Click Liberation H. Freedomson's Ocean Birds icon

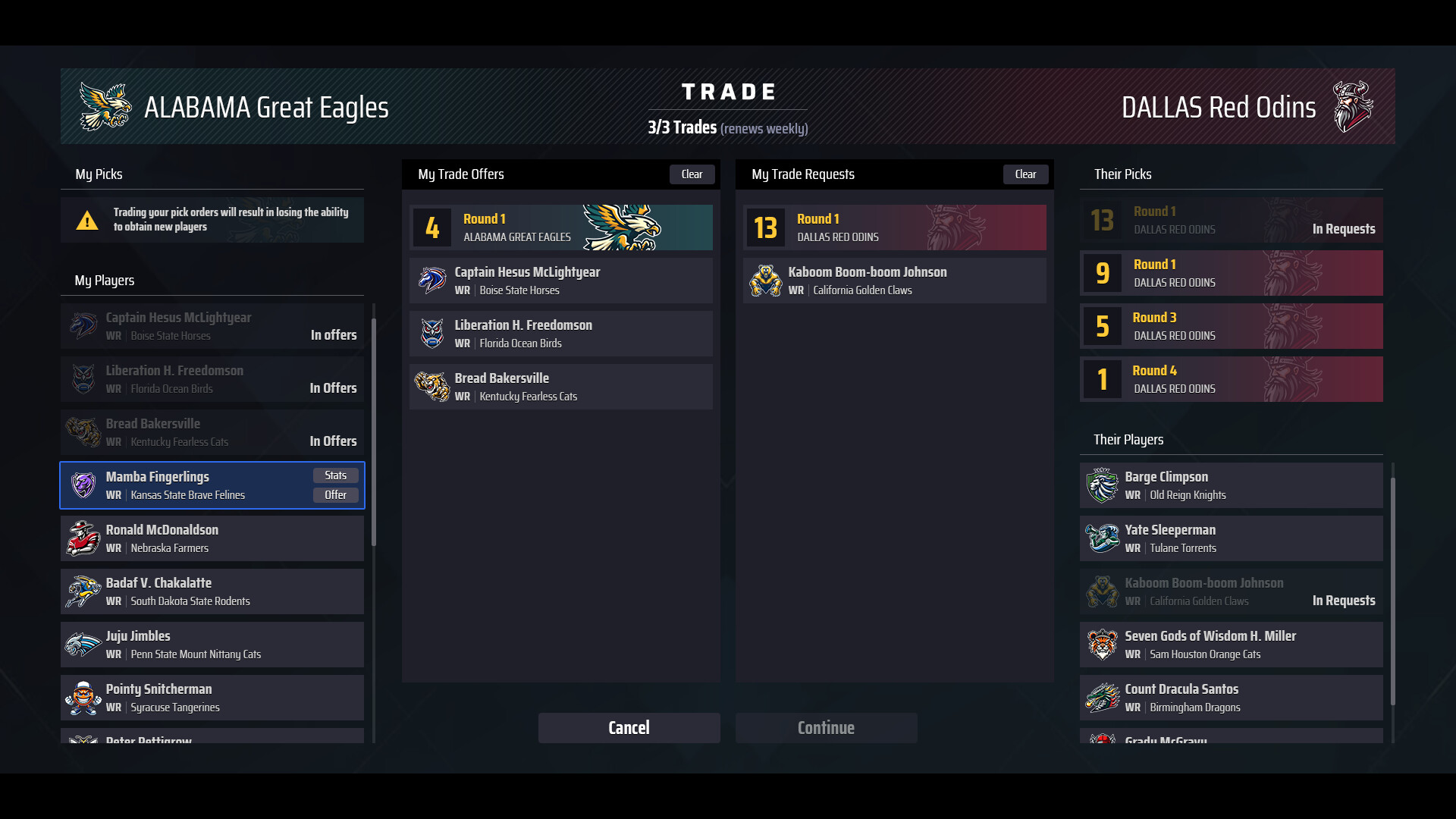[433, 334]
